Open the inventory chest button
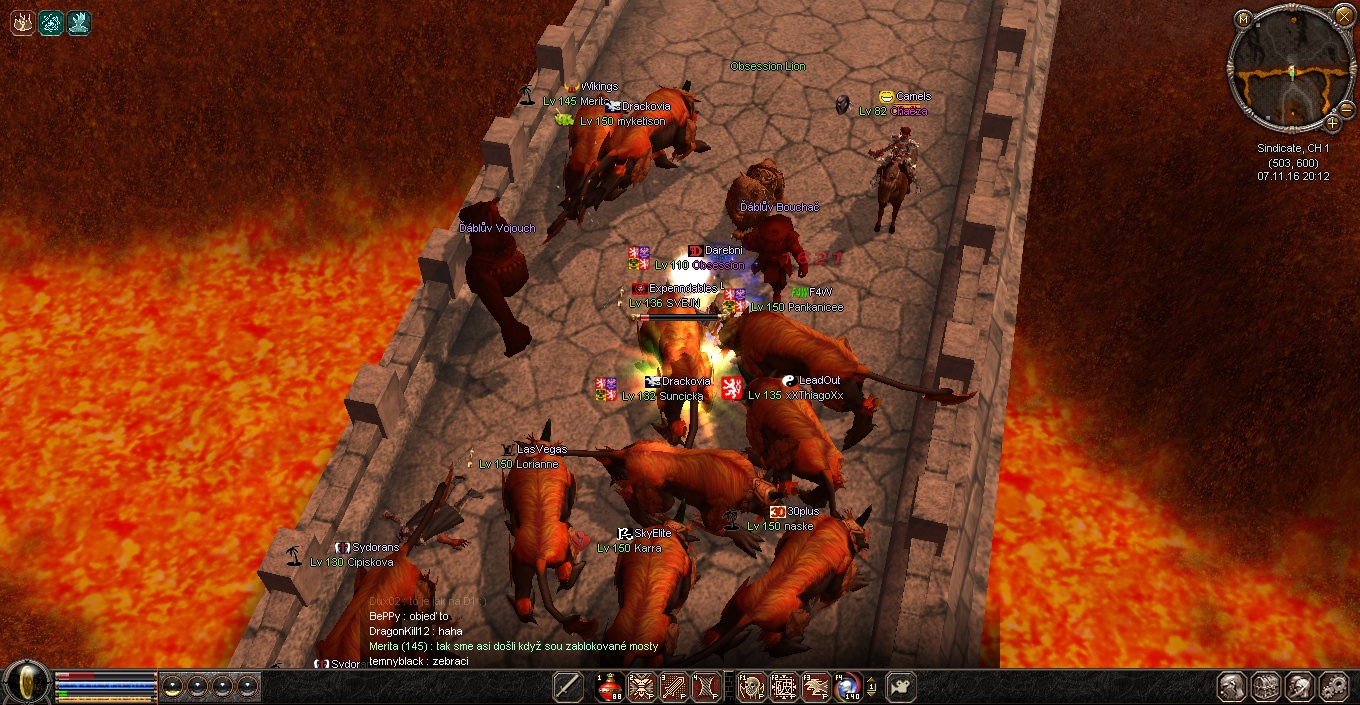Image resolution: width=1360 pixels, height=705 pixels. [x=1266, y=687]
